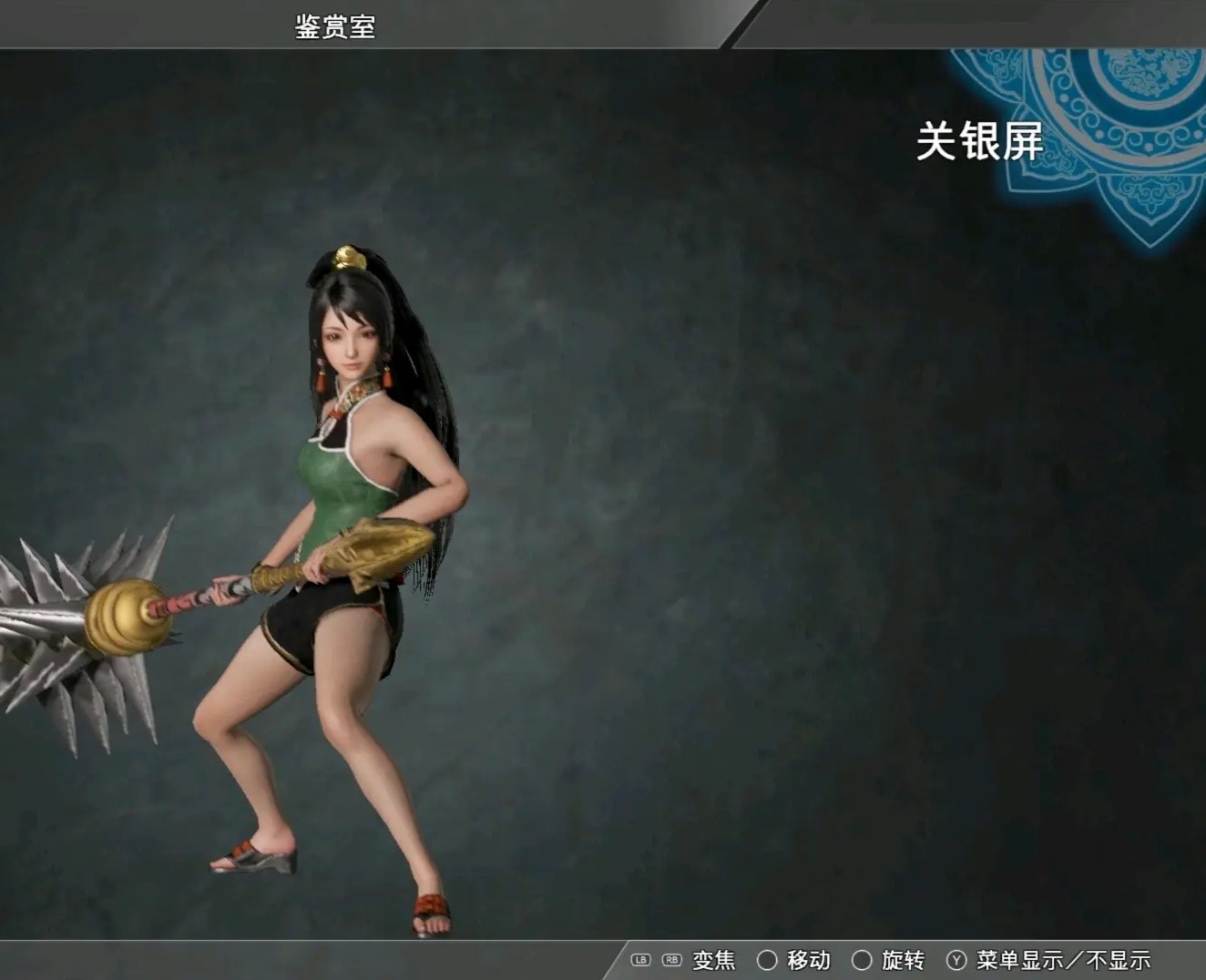
Task: Select the LB button prompt icon
Action: point(641,959)
